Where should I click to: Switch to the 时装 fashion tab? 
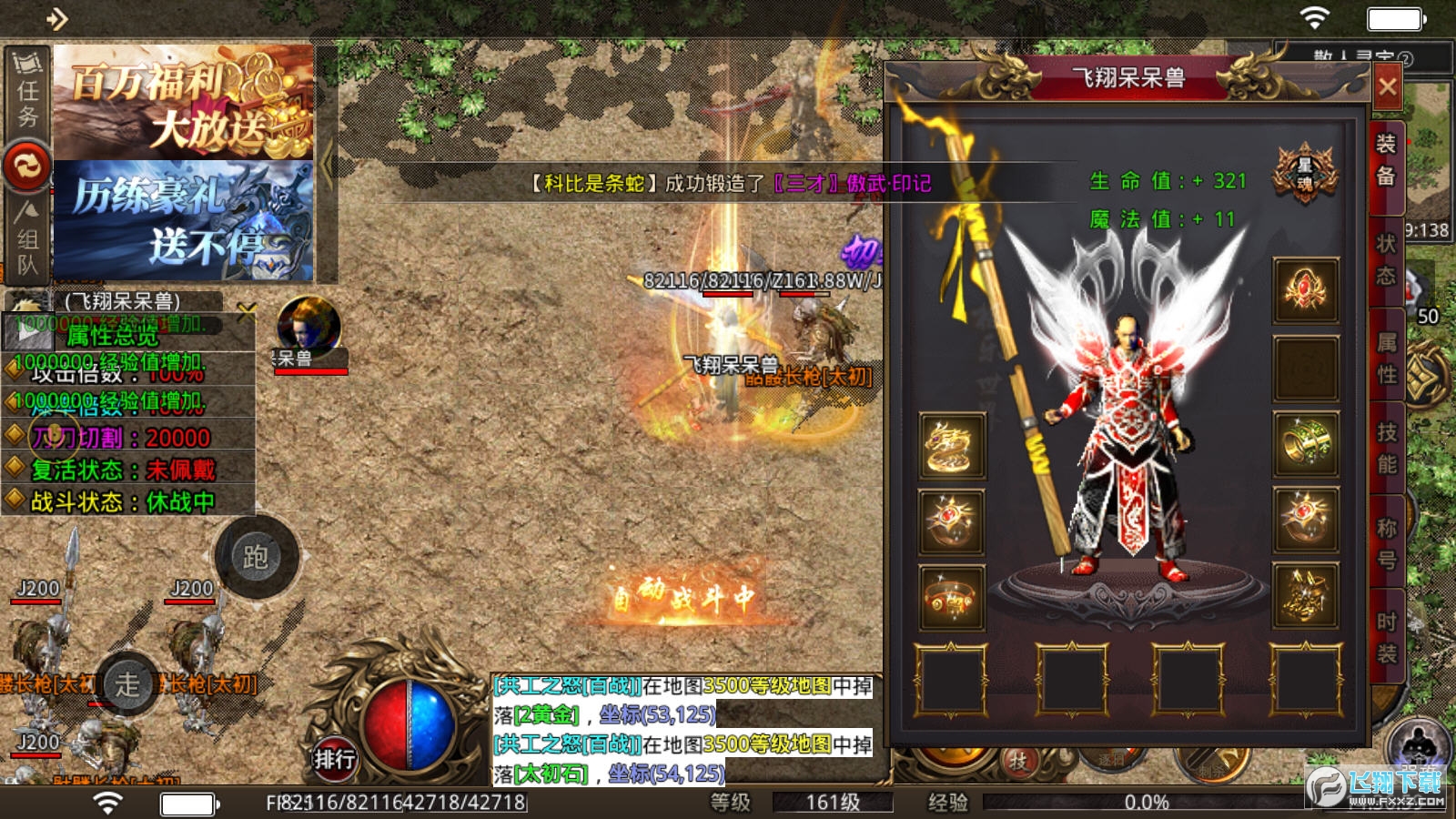click(x=1386, y=637)
